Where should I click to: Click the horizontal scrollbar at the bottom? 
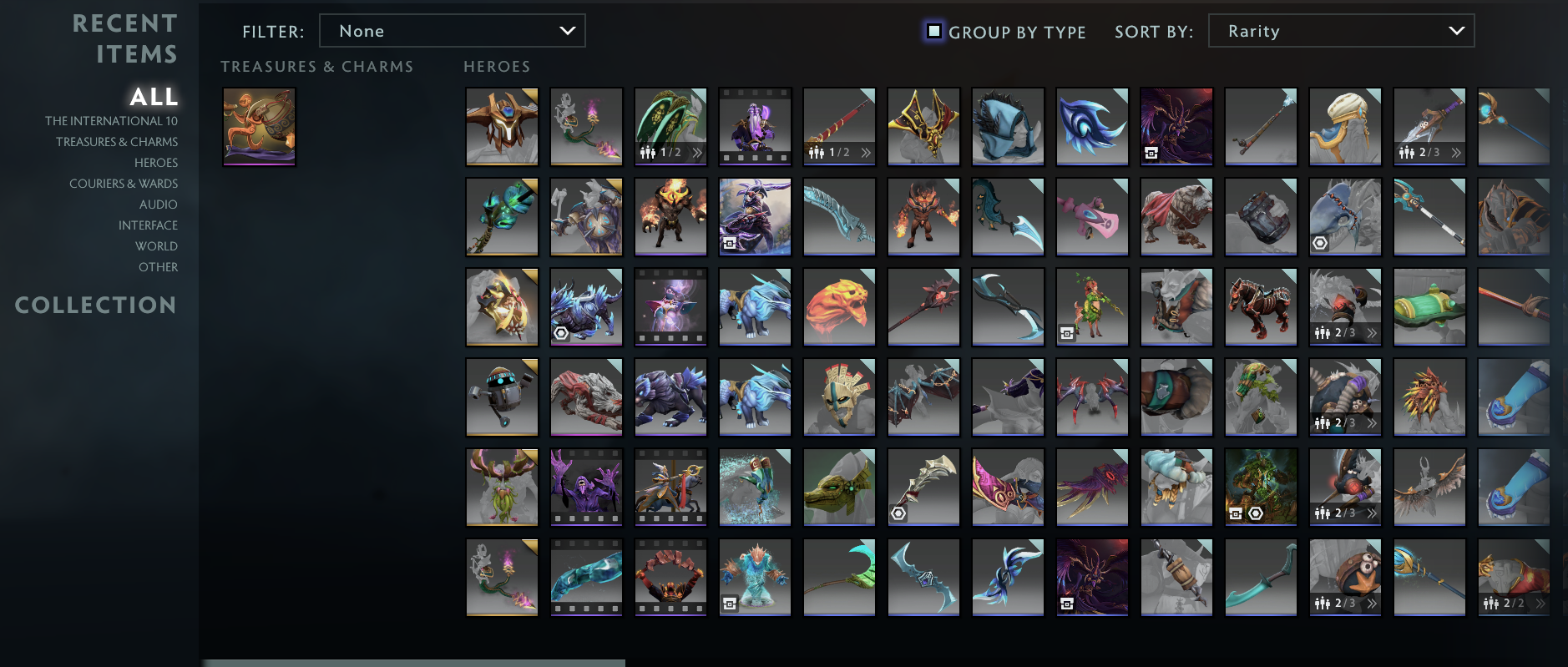click(x=415, y=662)
